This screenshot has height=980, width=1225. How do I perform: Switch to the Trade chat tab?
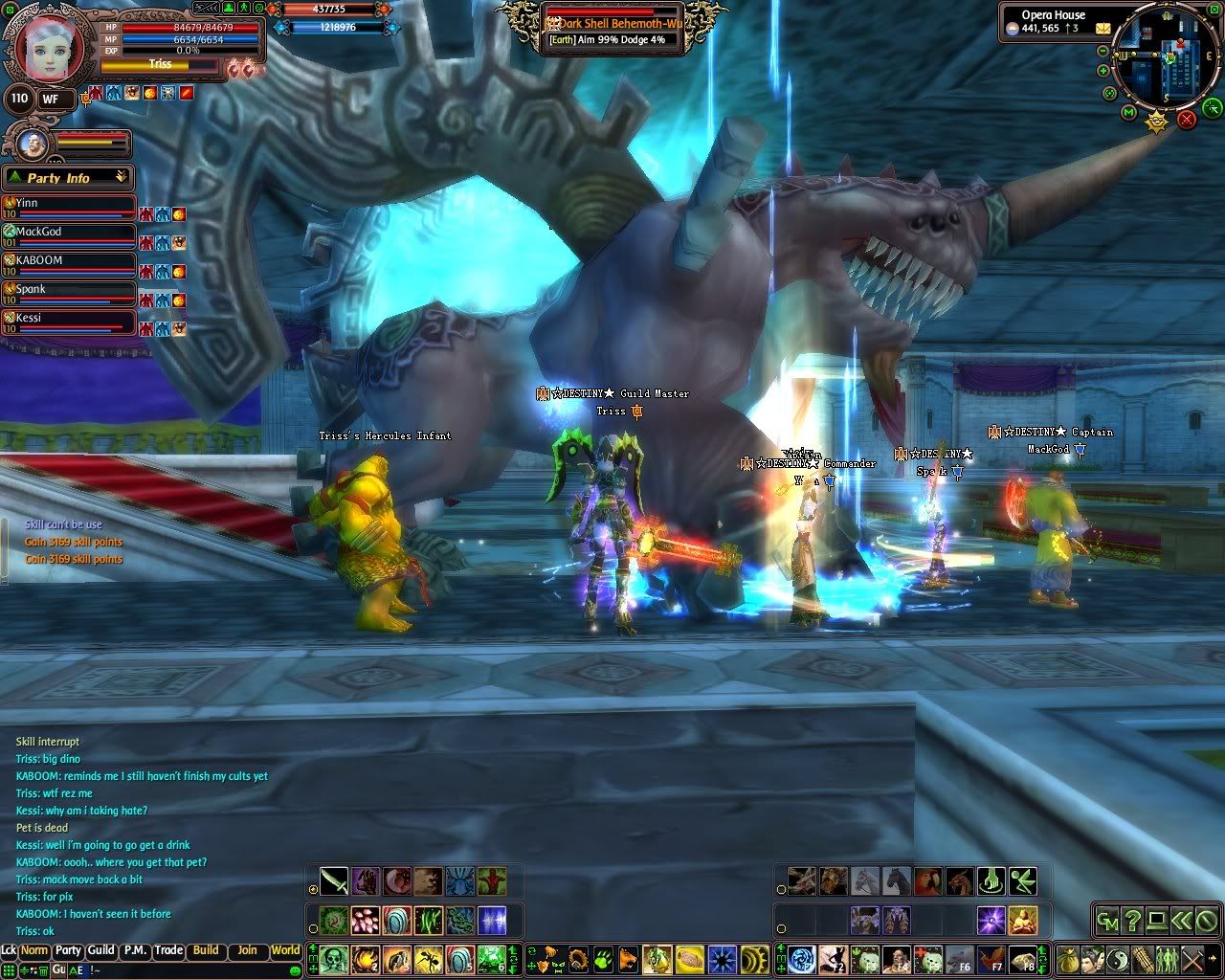pyautogui.click(x=168, y=950)
